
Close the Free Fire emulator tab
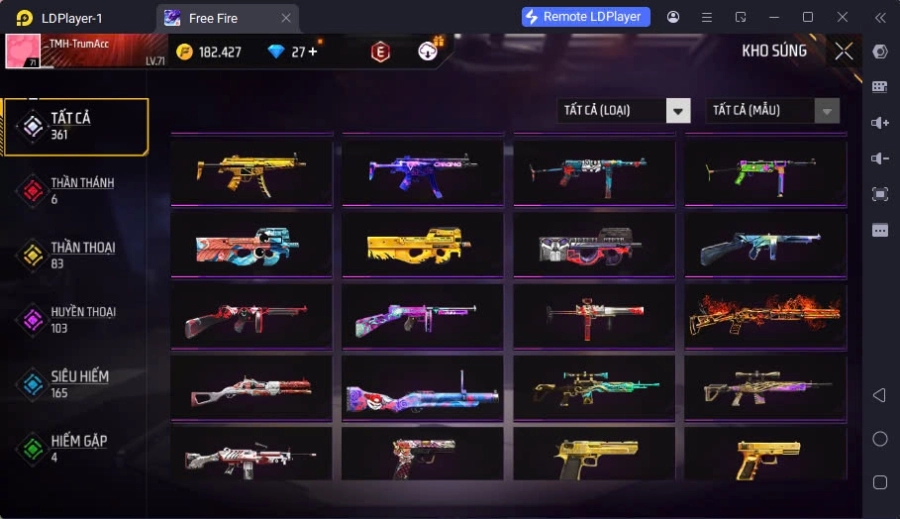click(286, 18)
